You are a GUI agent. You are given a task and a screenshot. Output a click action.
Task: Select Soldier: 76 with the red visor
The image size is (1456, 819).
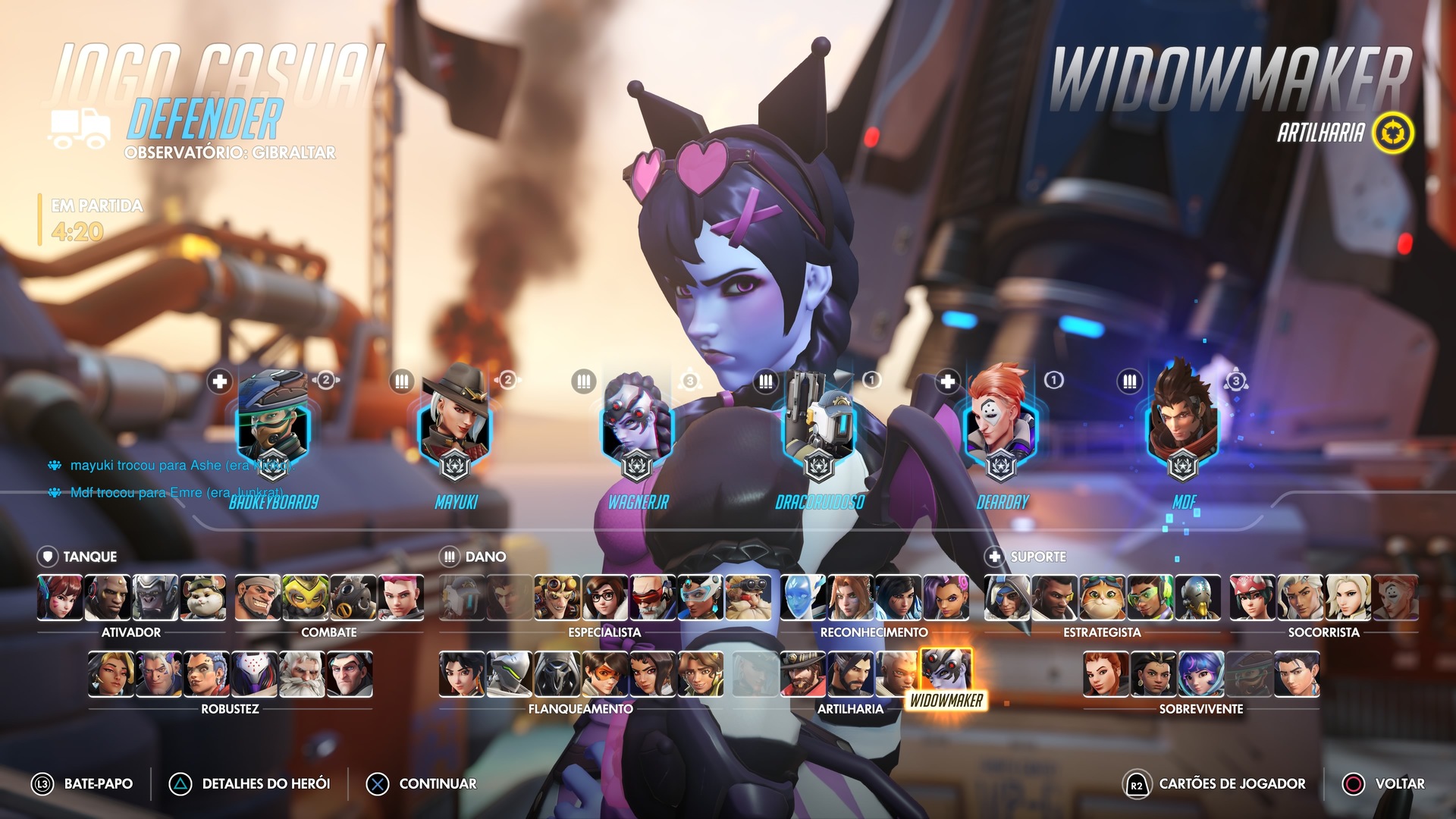pos(652,598)
